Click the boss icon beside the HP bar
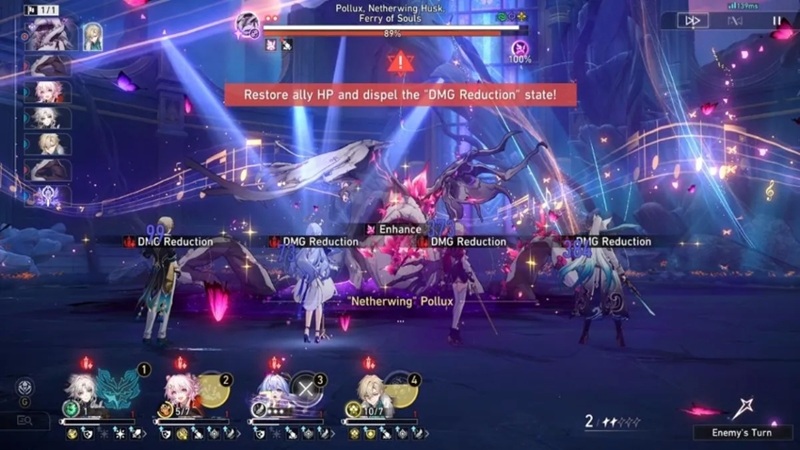Viewport: 800px width, 450px height. tap(247, 22)
